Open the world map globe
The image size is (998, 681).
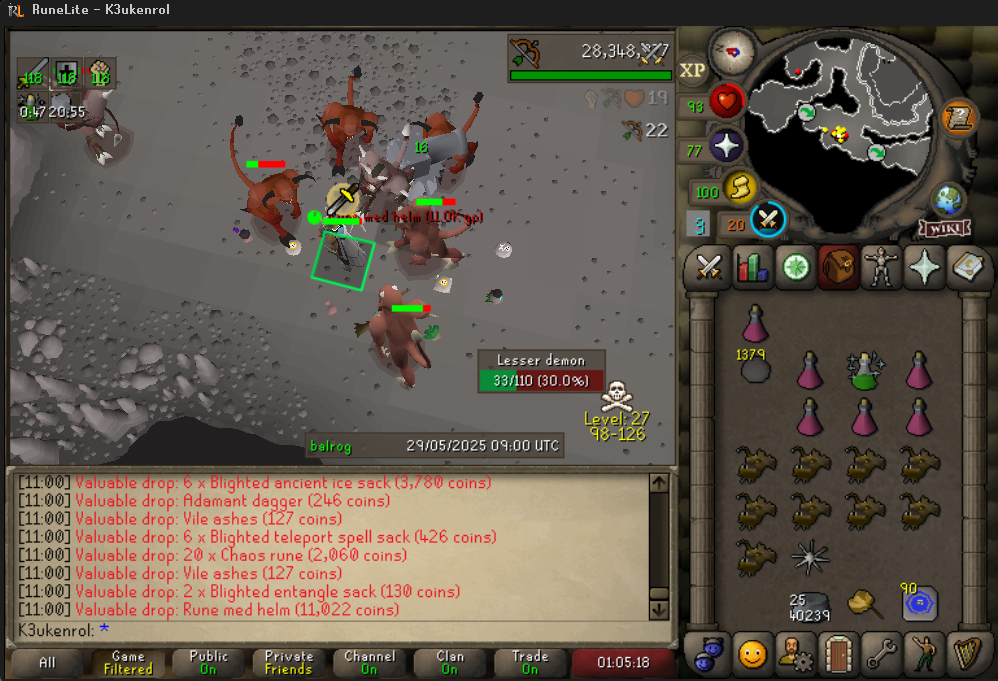coord(946,199)
